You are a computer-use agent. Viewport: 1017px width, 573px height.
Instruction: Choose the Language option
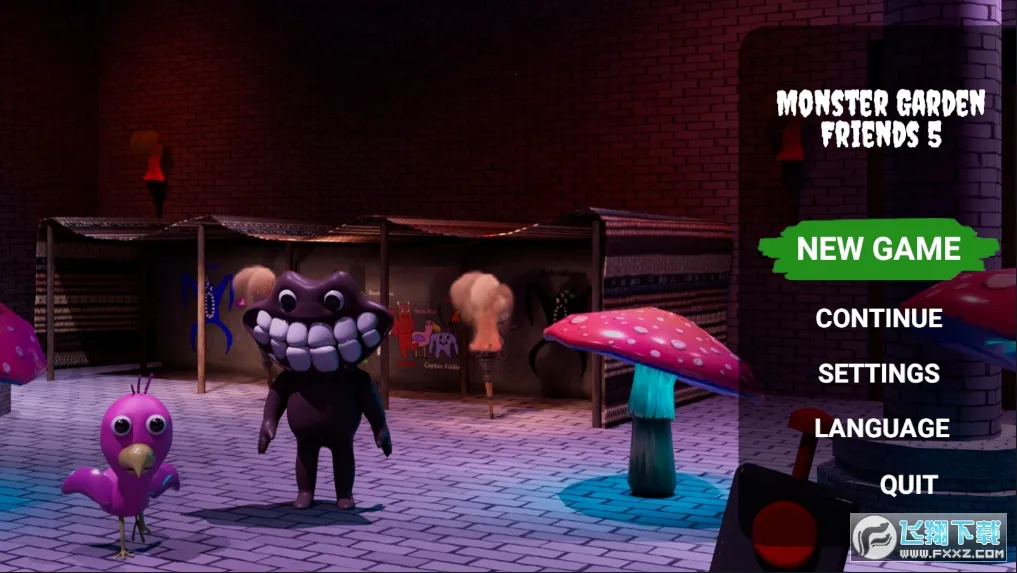[881, 428]
